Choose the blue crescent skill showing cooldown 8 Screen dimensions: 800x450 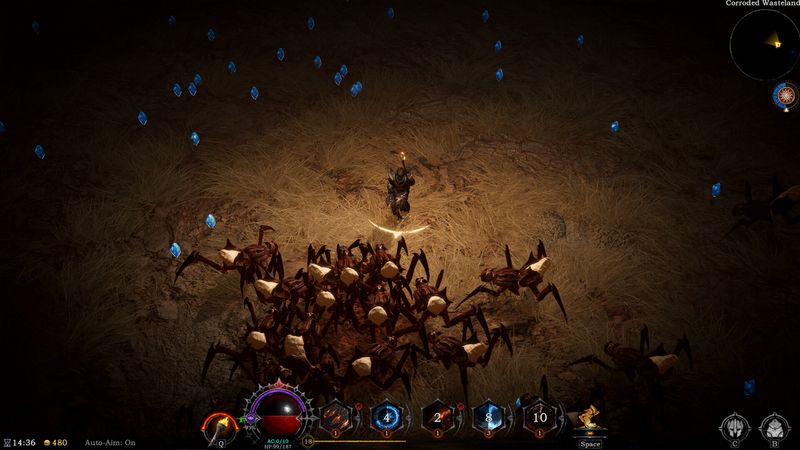click(x=487, y=417)
